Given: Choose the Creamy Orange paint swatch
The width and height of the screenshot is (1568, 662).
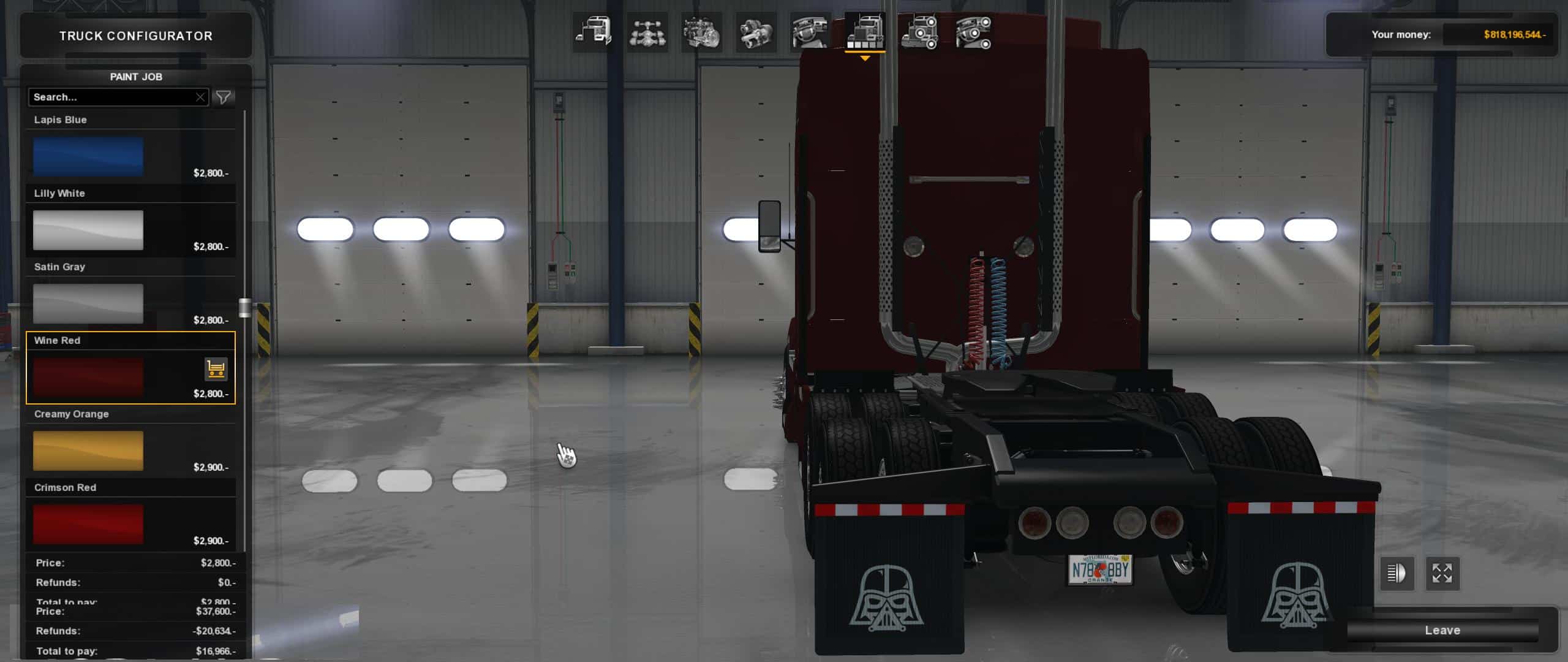Looking at the screenshot, I should (88, 451).
